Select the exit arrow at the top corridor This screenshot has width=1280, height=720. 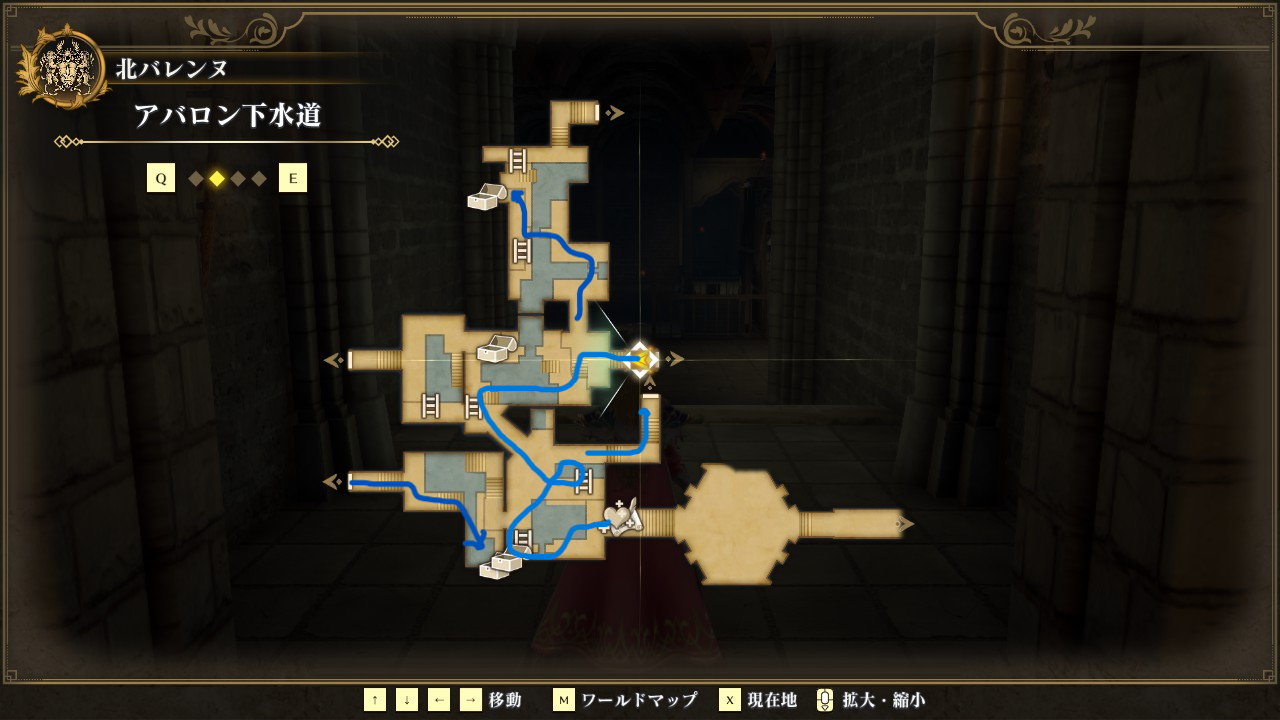(x=616, y=113)
